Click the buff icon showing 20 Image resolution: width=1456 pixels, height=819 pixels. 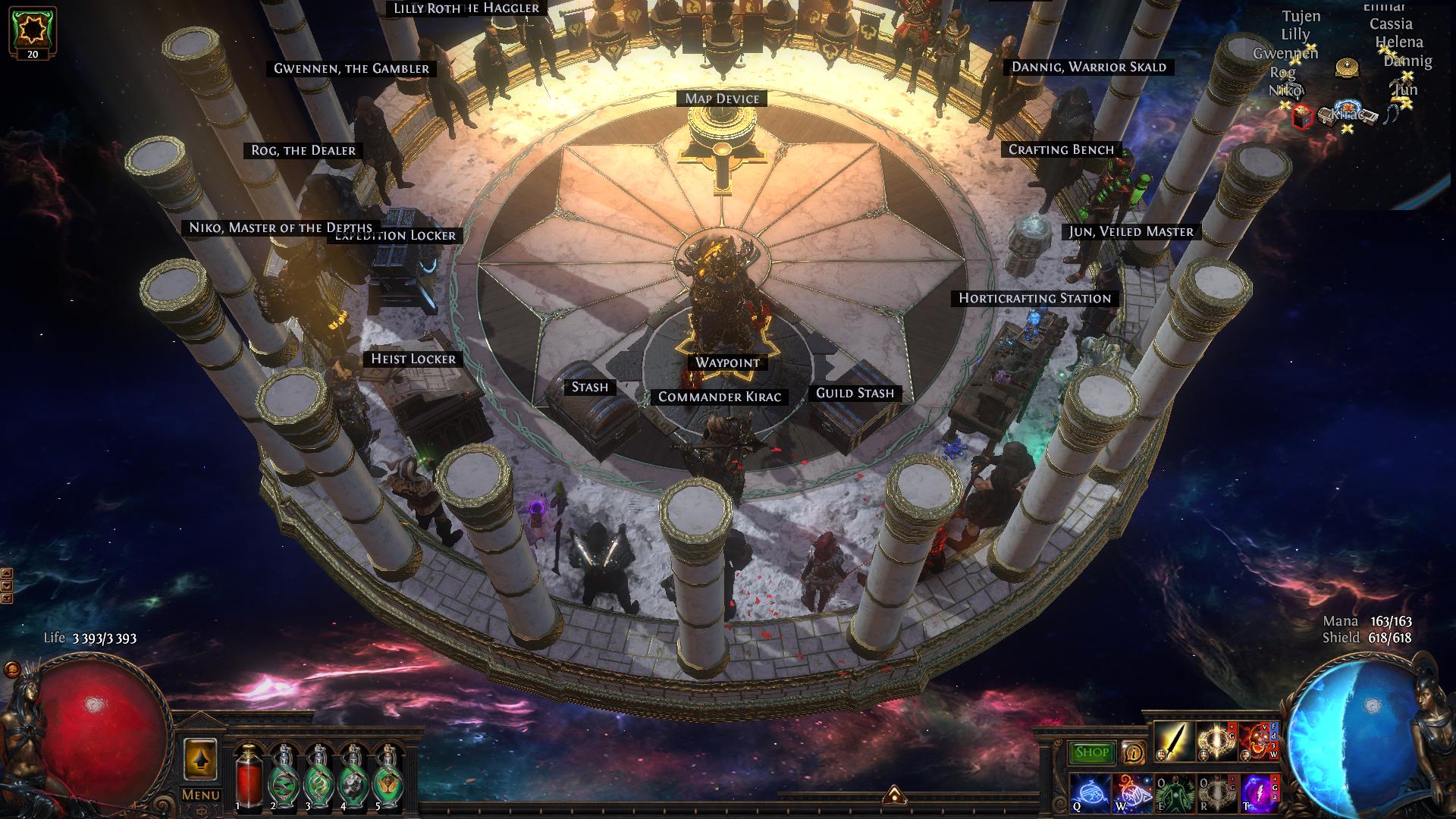(x=33, y=33)
